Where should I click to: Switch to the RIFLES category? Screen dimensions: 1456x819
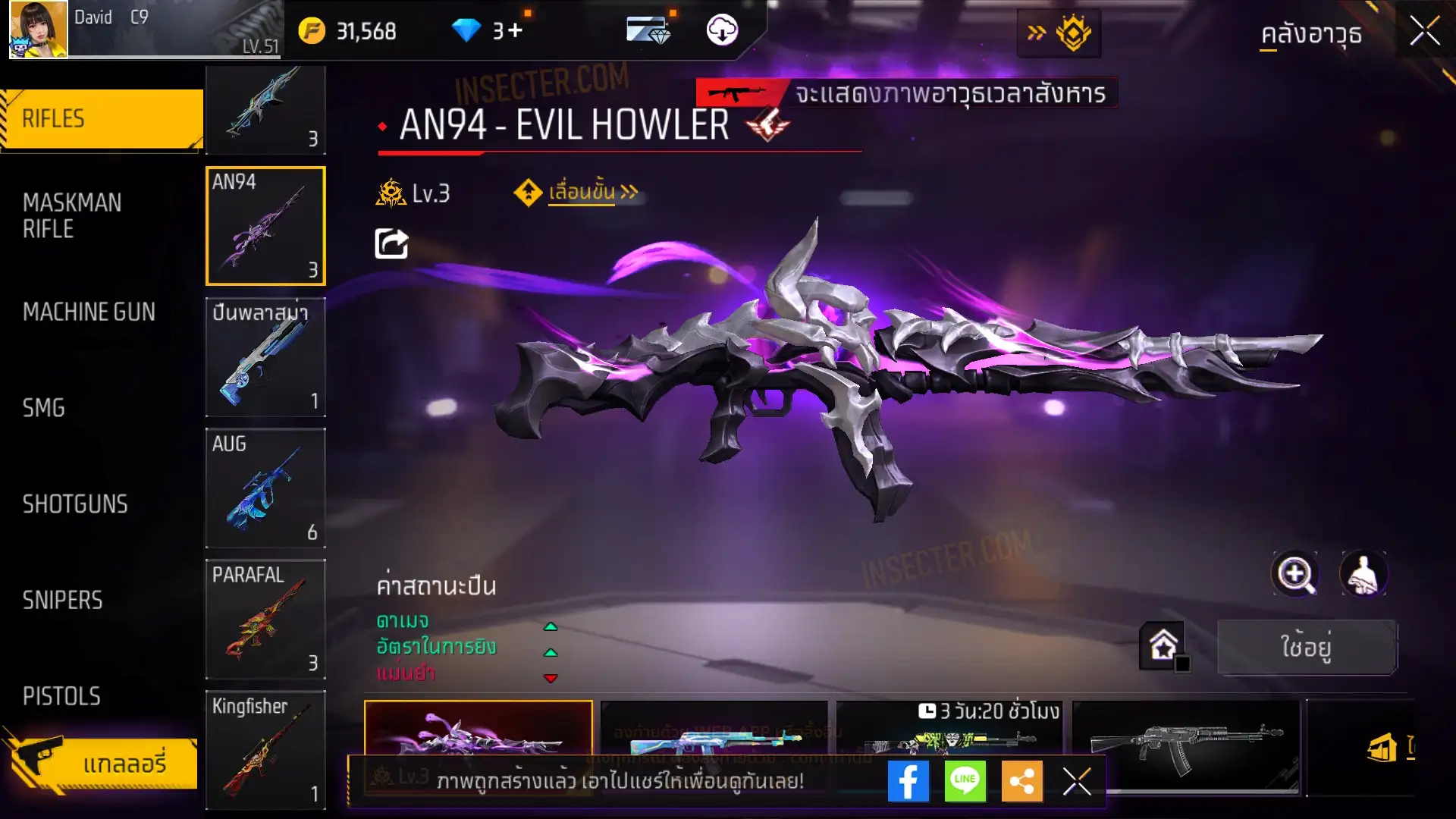pyautogui.click(x=102, y=119)
